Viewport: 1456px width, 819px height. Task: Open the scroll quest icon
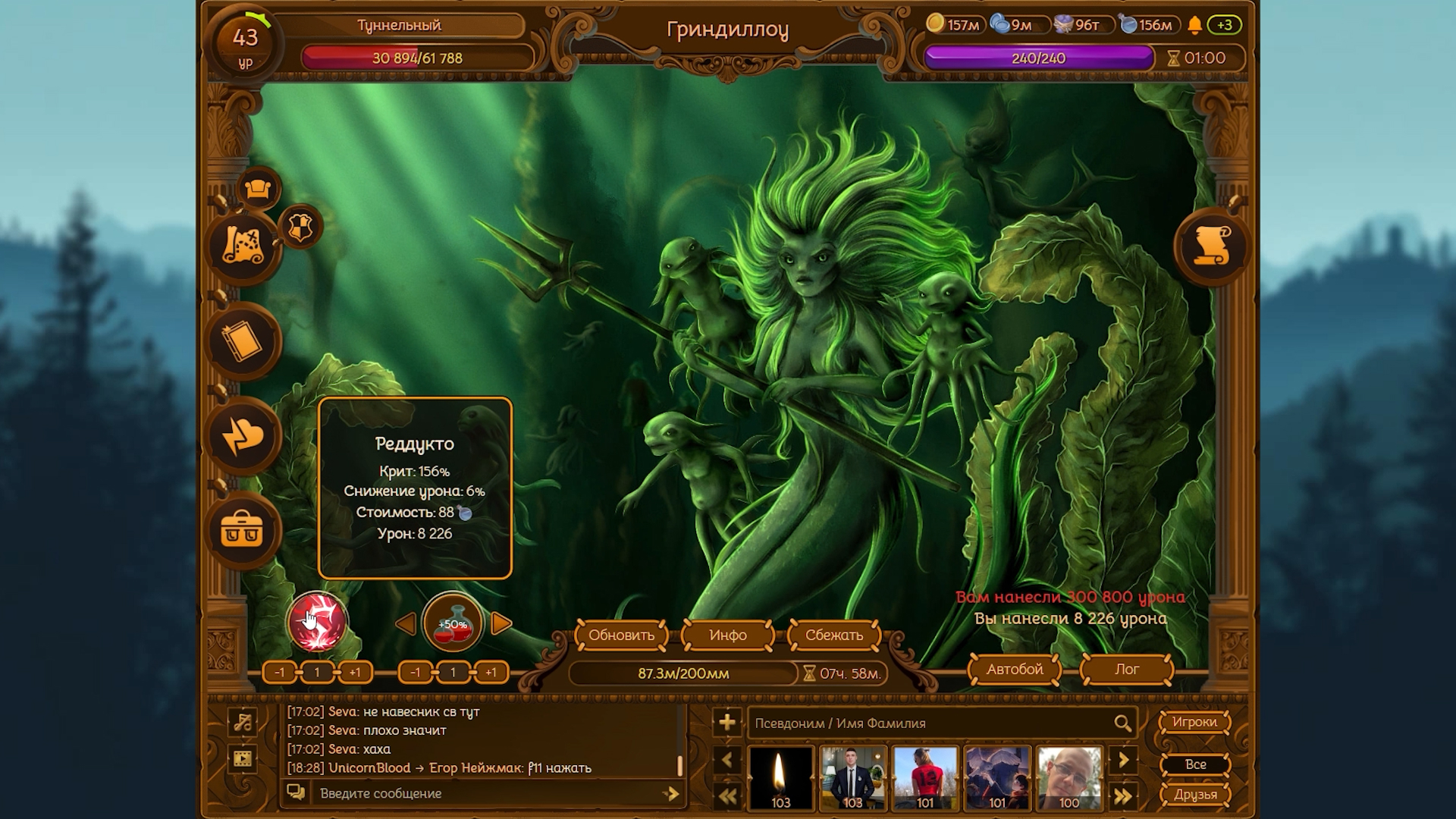pos(1211,246)
